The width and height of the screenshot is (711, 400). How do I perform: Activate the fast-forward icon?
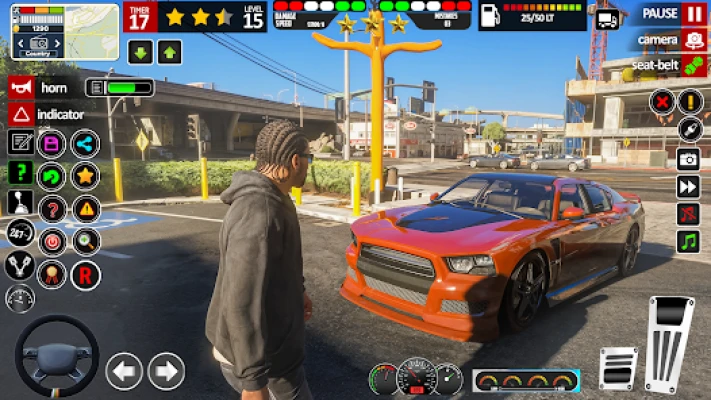coord(689,187)
